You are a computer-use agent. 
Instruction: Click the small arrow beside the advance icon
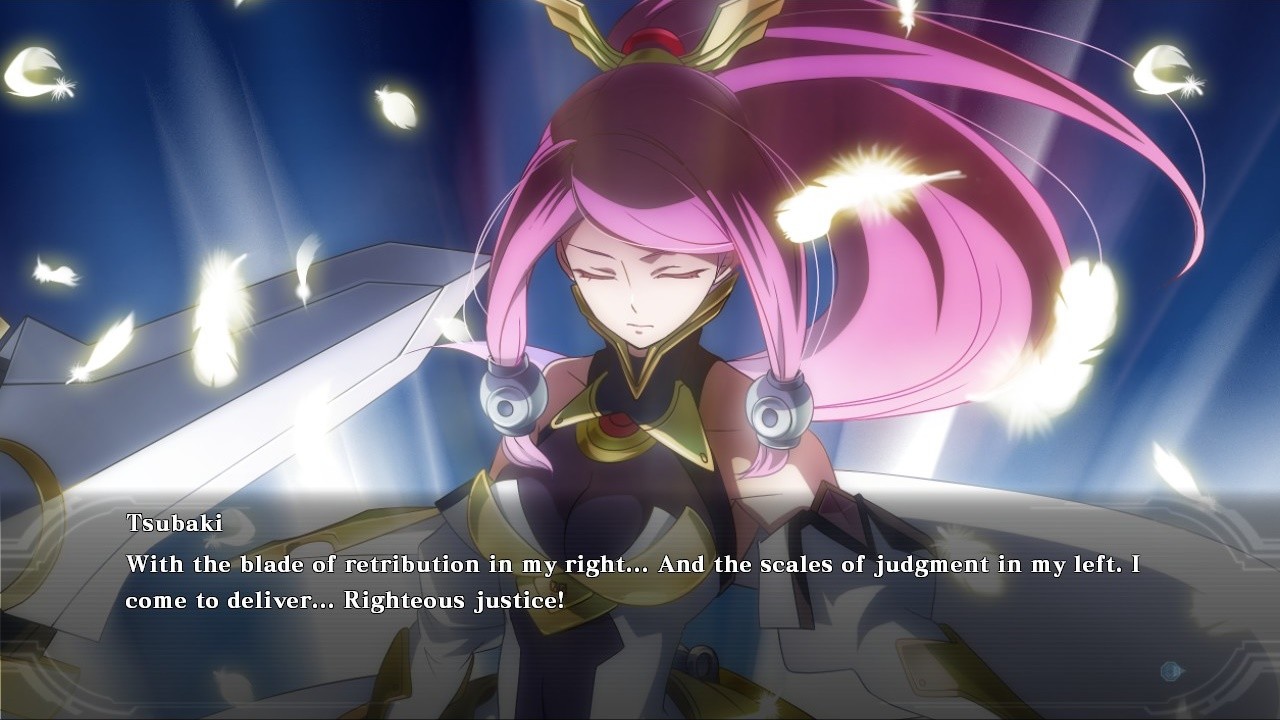(x=1186, y=671)
